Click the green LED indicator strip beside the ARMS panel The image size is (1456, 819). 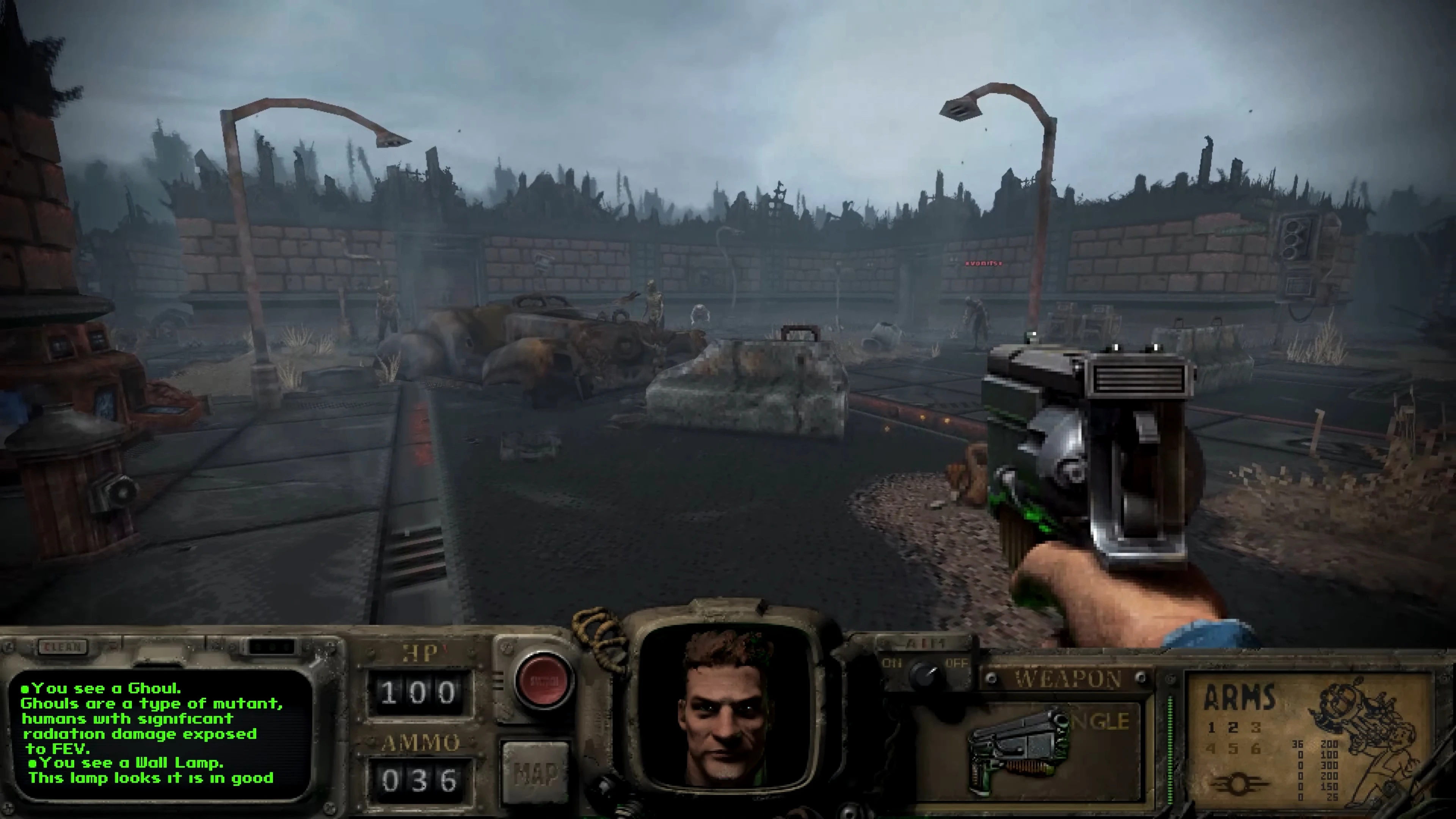tap(1171, 744)
